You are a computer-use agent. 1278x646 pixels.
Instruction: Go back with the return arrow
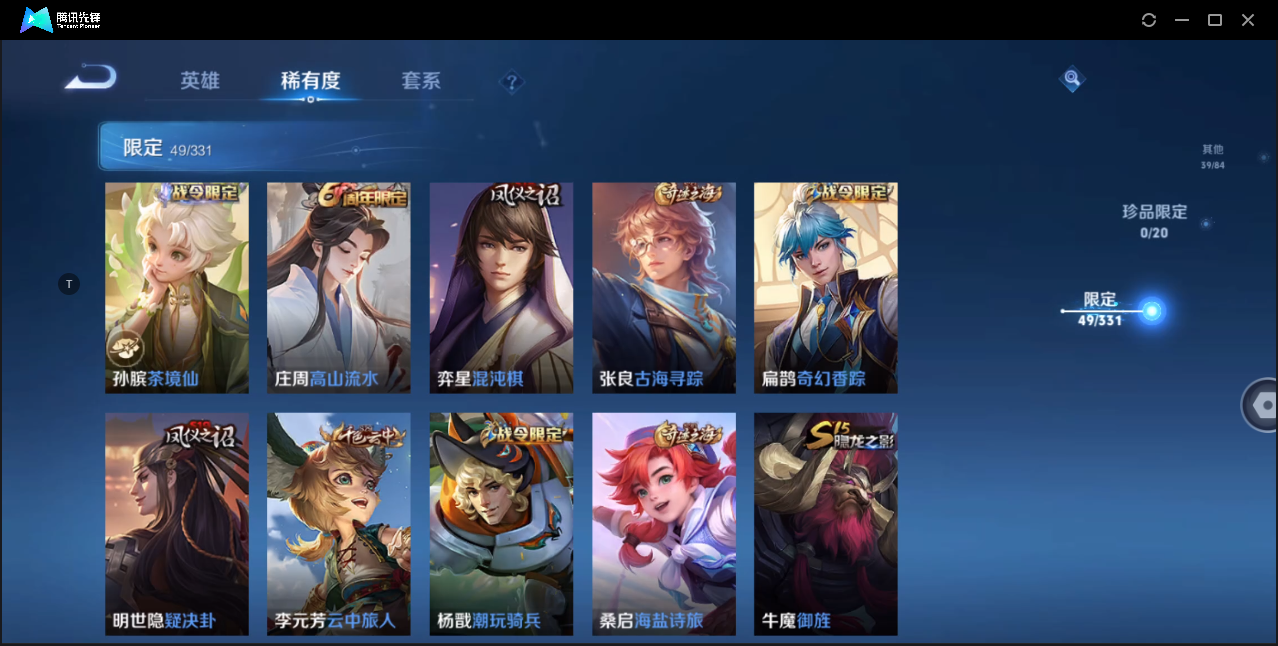(91, 78)
